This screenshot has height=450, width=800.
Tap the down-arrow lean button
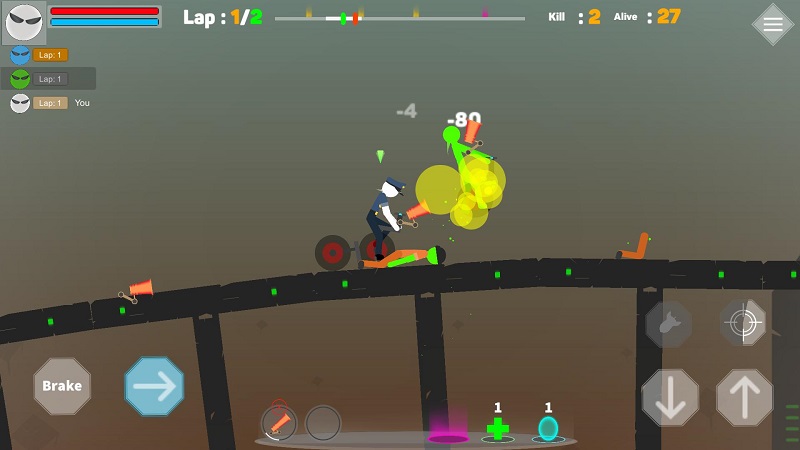670,397
